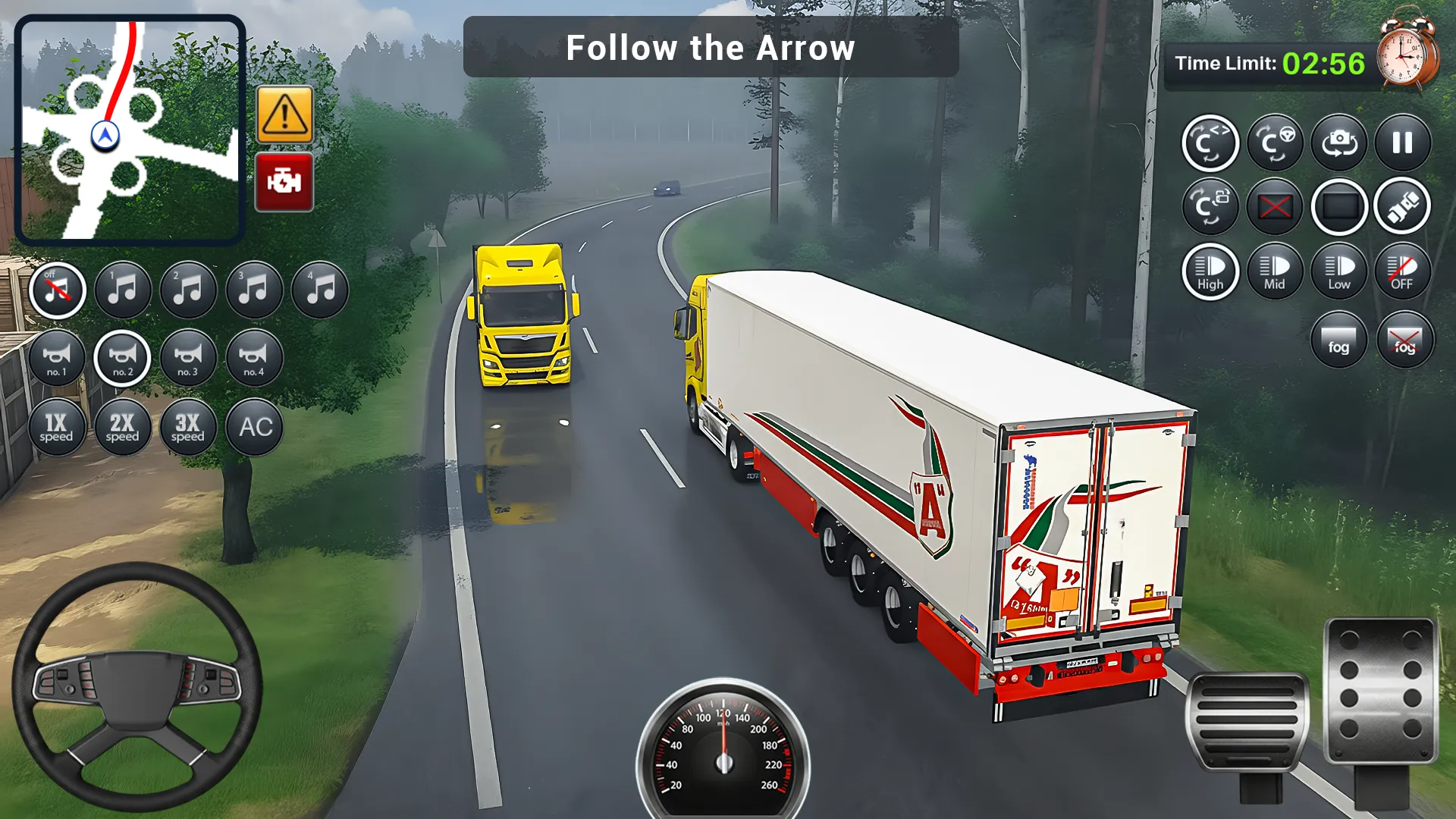Enable the fog effect
The height and width of the screenshot is (819, 1456).
point(1338,340)
